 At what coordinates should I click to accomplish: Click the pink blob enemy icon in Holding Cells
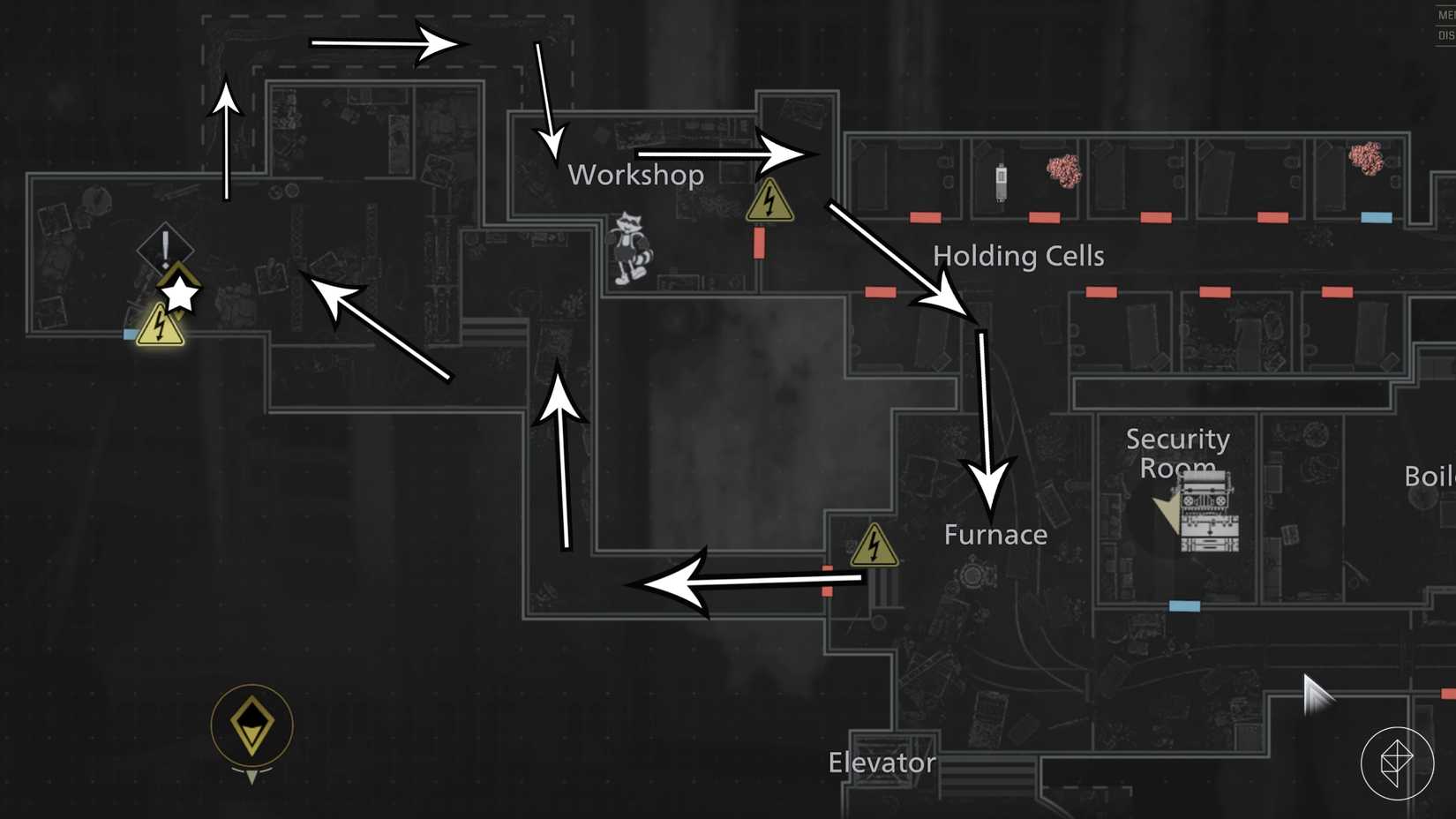(x=1062, y=172)
